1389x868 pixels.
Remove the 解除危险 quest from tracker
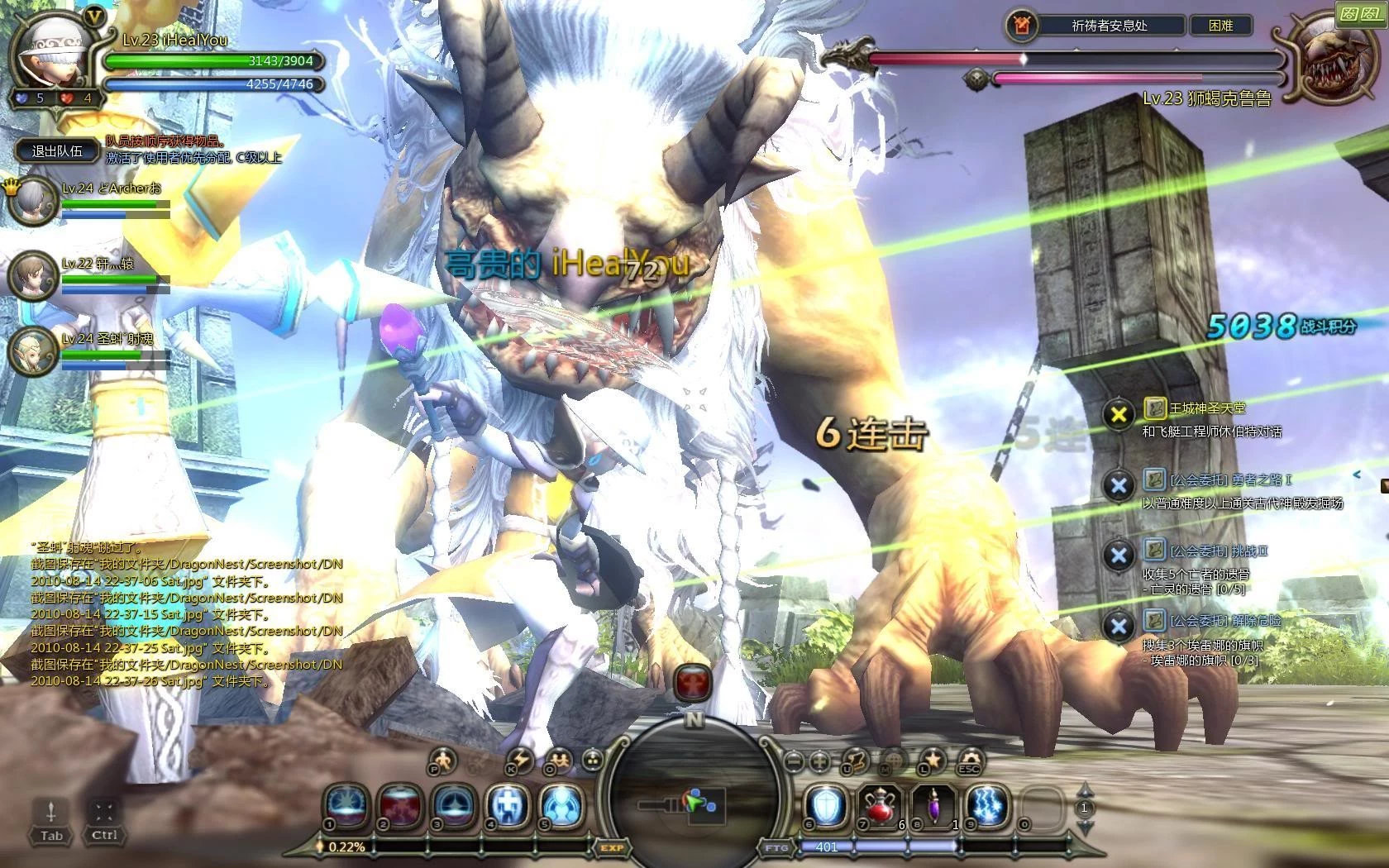1119,626
